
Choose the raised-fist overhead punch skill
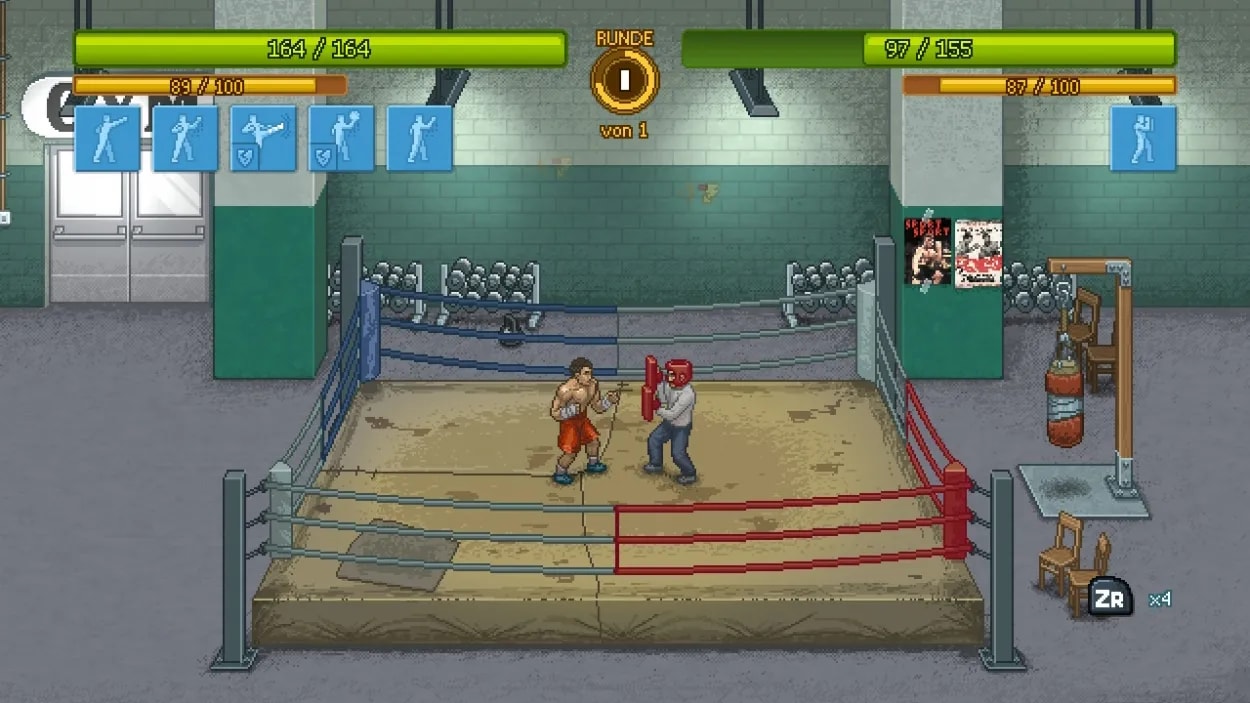tap(341, 138)
